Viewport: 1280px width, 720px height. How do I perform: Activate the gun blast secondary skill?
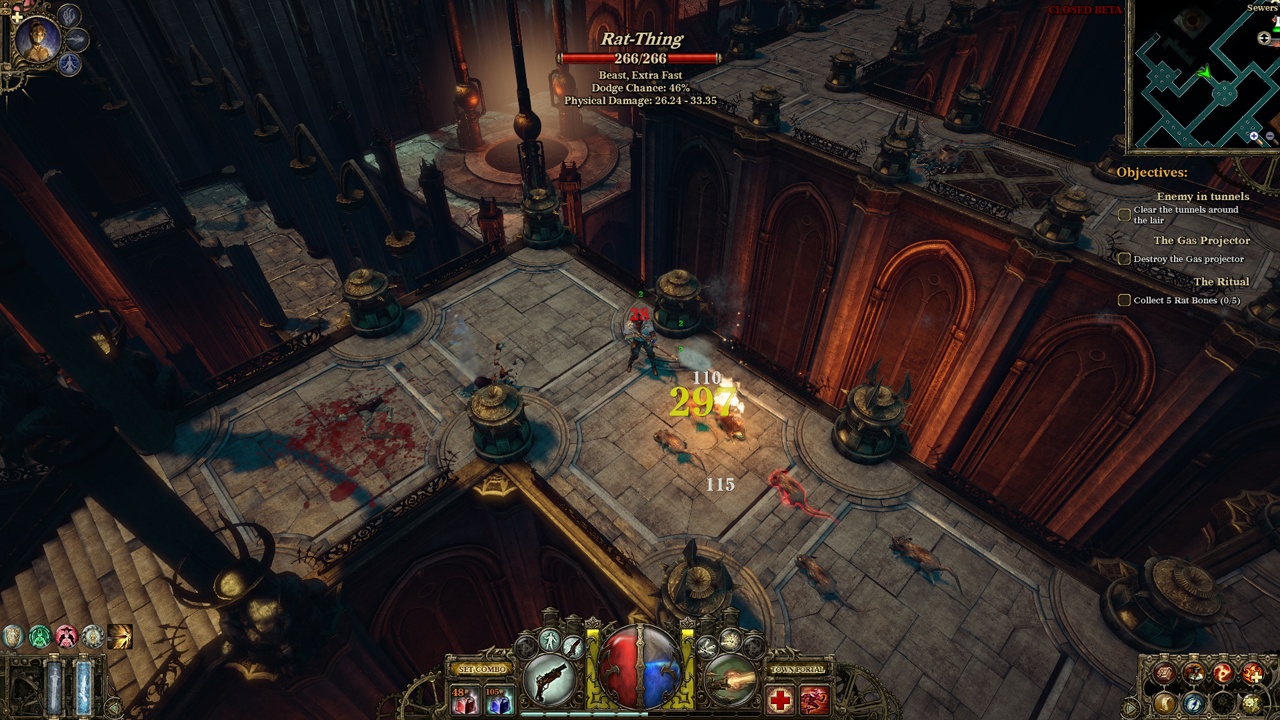pos(731,680)
